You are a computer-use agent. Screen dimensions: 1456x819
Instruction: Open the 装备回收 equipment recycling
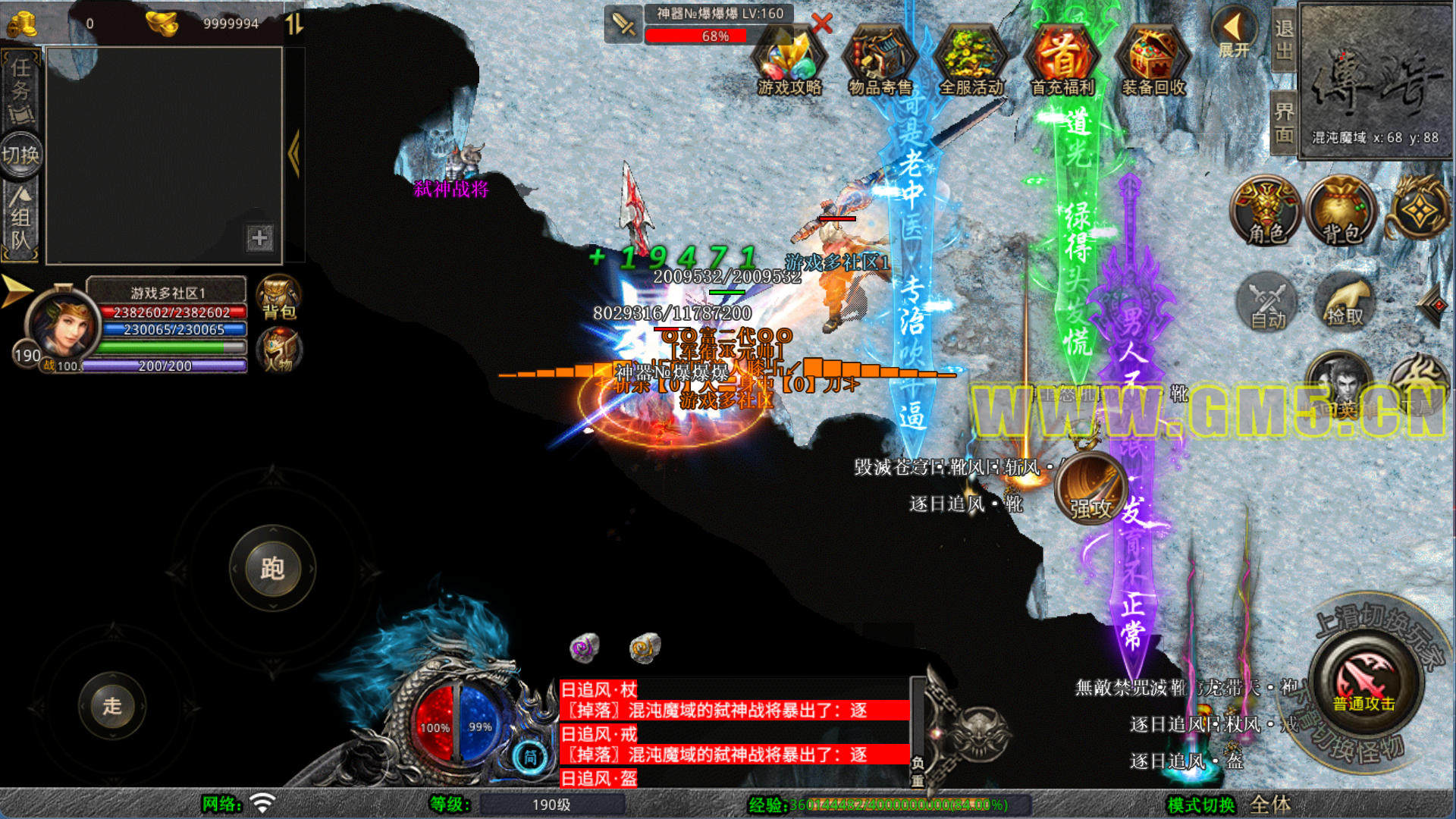point(1153,62)
